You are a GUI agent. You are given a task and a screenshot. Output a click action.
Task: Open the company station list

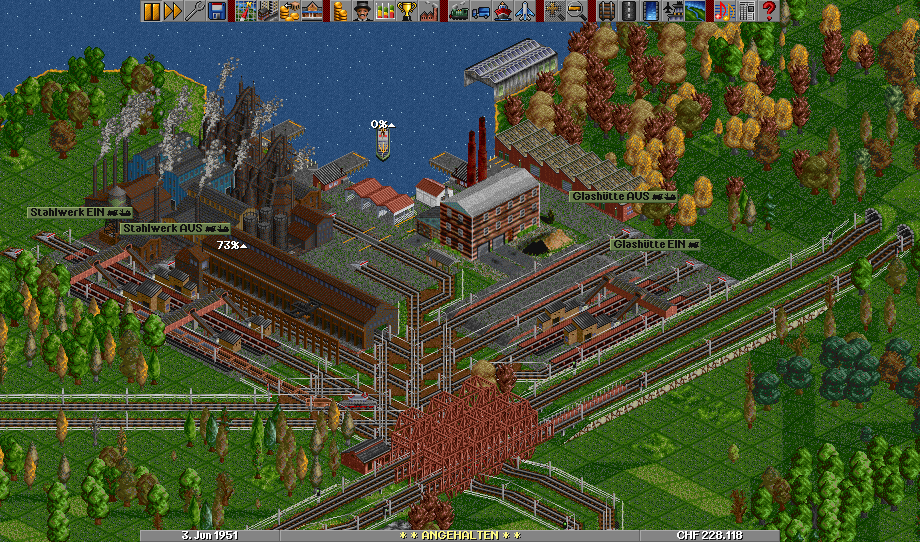pyautogui.click(x=312, y=11)
